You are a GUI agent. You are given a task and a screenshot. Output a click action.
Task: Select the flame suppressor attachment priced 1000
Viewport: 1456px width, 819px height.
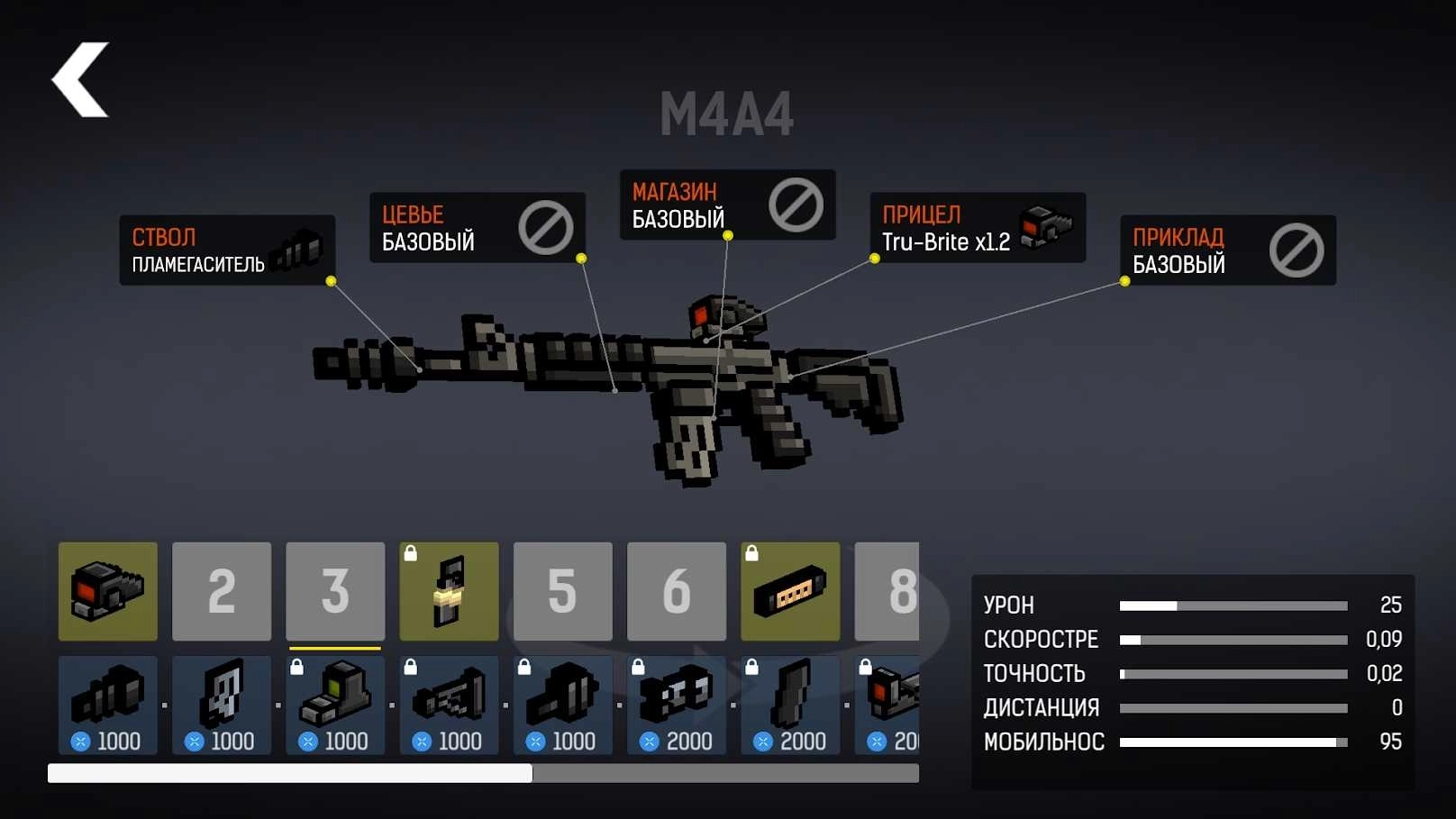click(x=107, y=705)
